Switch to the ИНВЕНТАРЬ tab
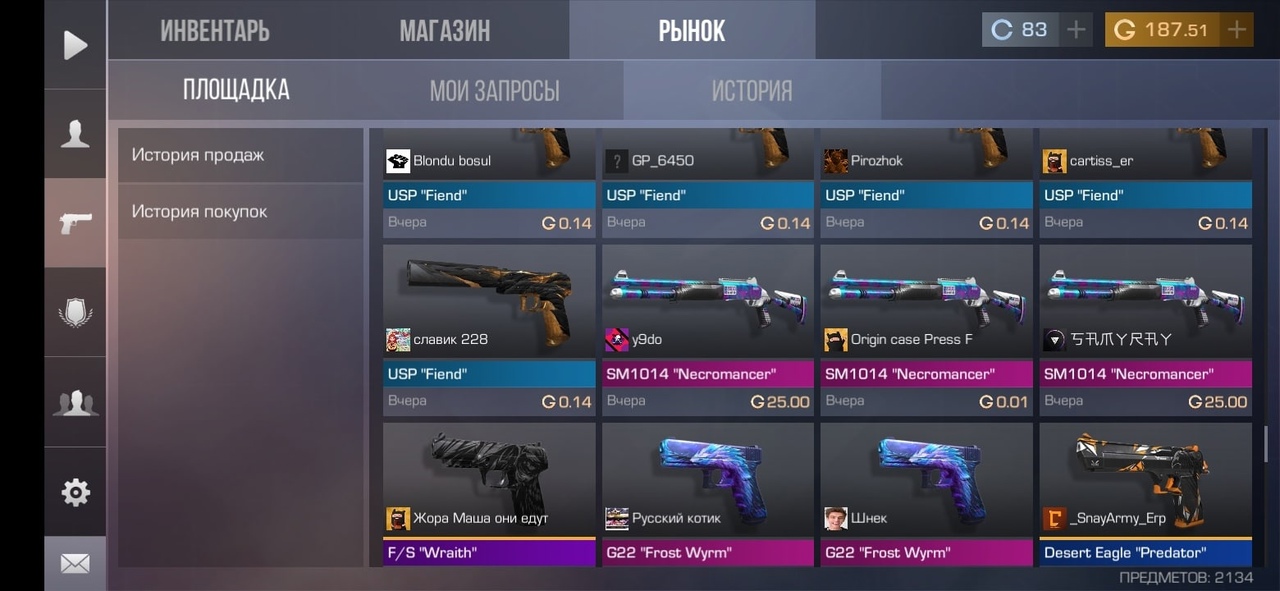This screenshot has width=1280, height=591. pos(214,31)
